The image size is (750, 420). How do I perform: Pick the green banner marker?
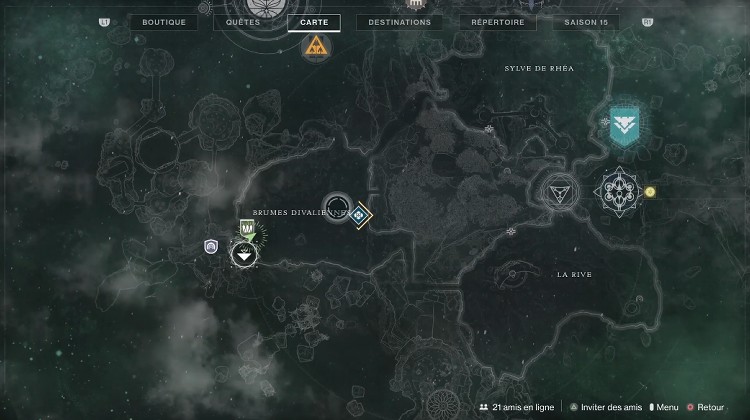[246, 231]
